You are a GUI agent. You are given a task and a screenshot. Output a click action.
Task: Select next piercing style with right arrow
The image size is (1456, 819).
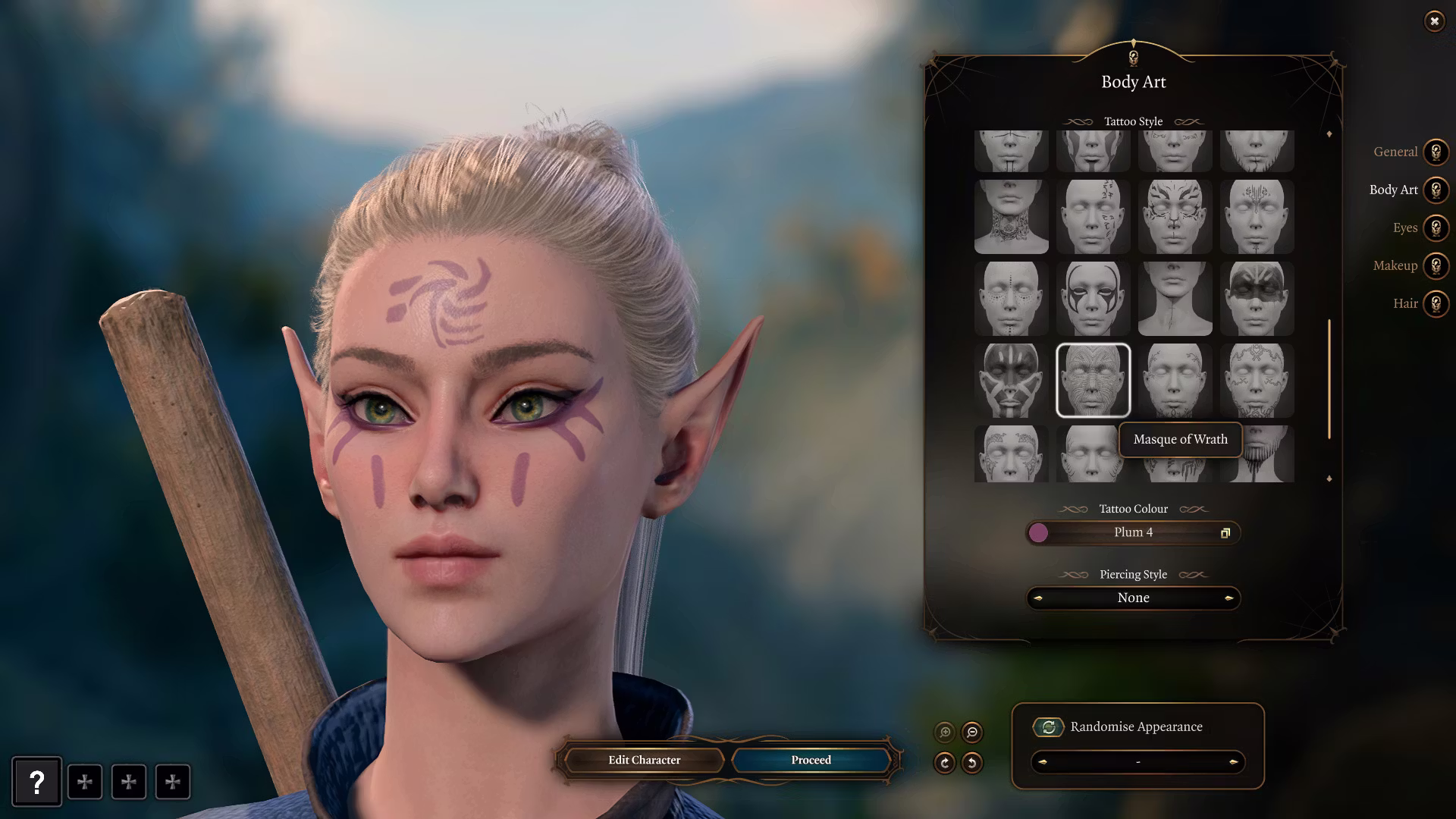coord(1228,598)
